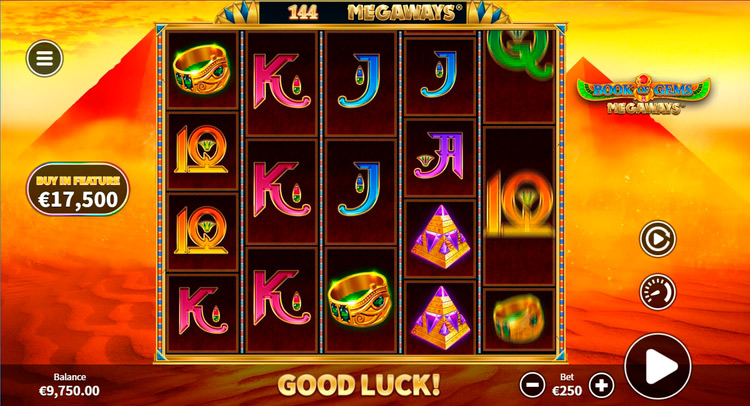Open the hamburger menu
Screen dimensions: 750x406
(x=44, y=58)
